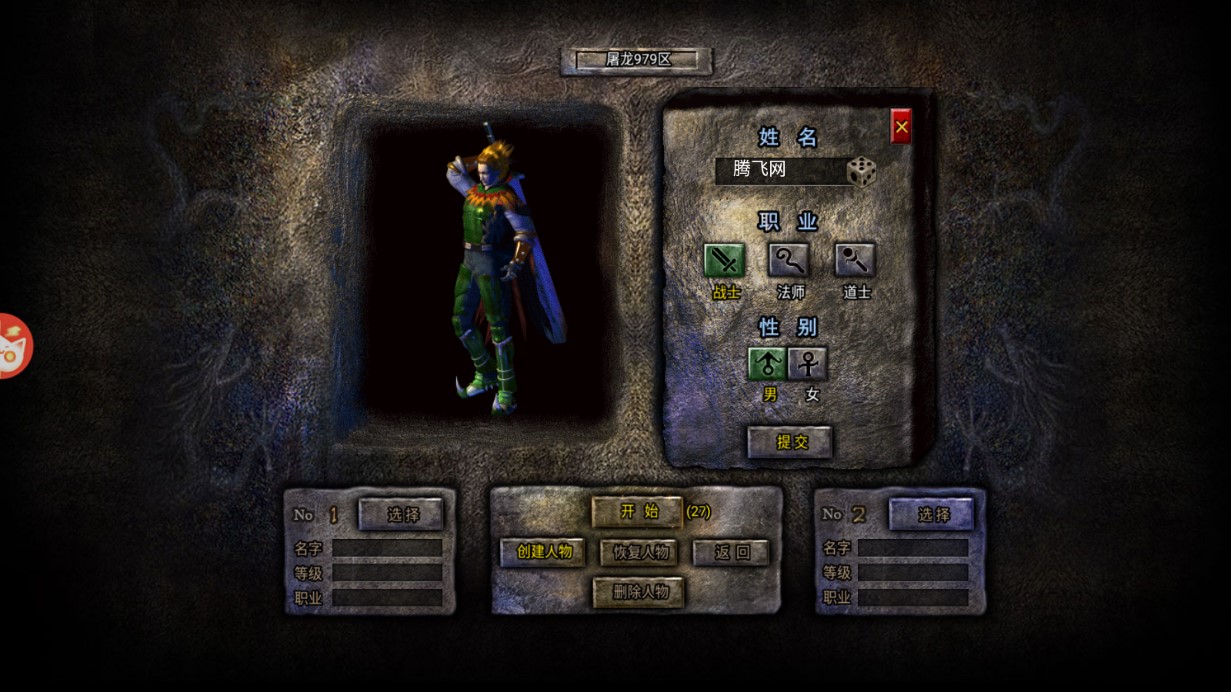Viewport: 1231px width, 692px height.
Task: Select the male gender icon
Action: 768,364
